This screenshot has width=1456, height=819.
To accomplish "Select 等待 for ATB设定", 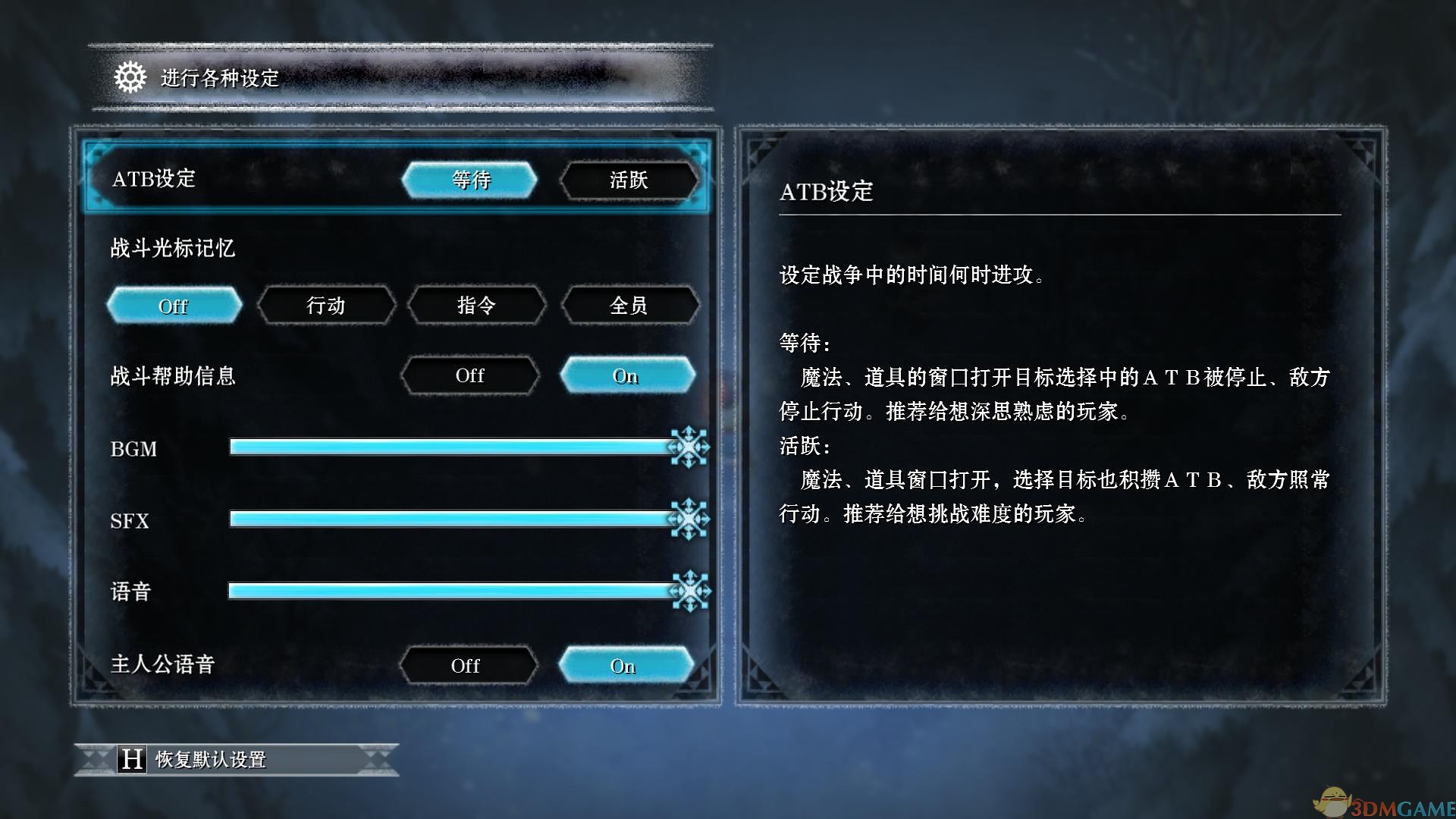I will 470,180.
